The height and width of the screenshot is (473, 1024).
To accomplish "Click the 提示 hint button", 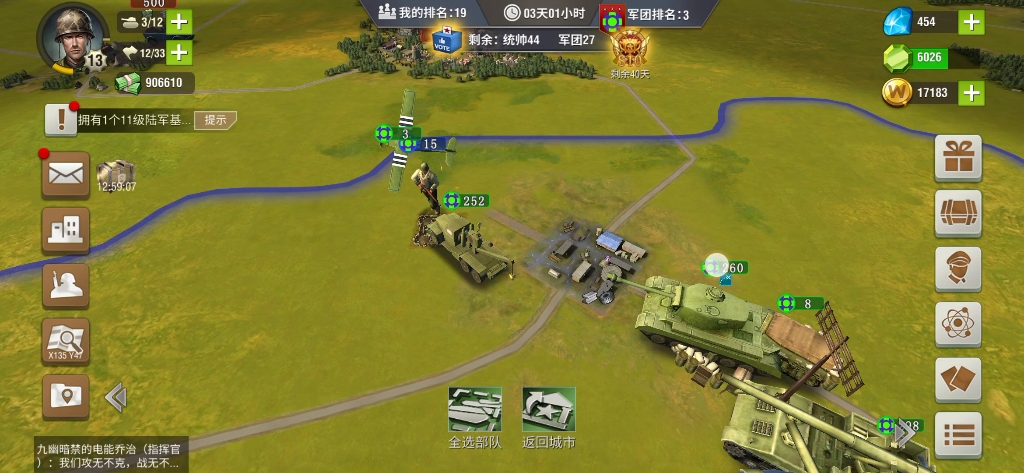I will 215,120.
